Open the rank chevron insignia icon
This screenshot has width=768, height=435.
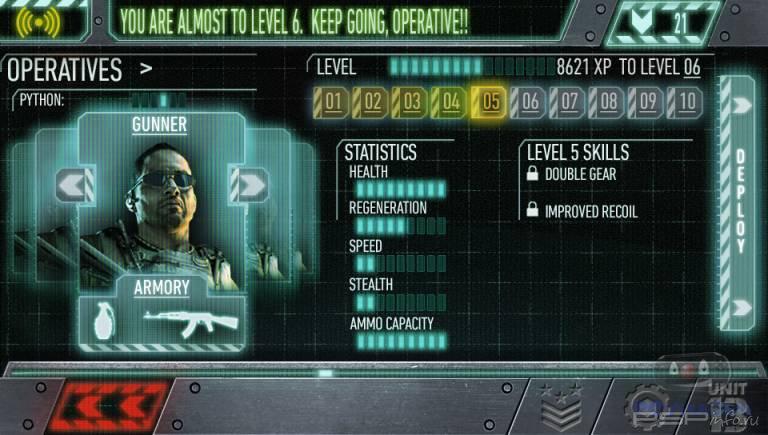pyautogui.click(x=560, y=410)
